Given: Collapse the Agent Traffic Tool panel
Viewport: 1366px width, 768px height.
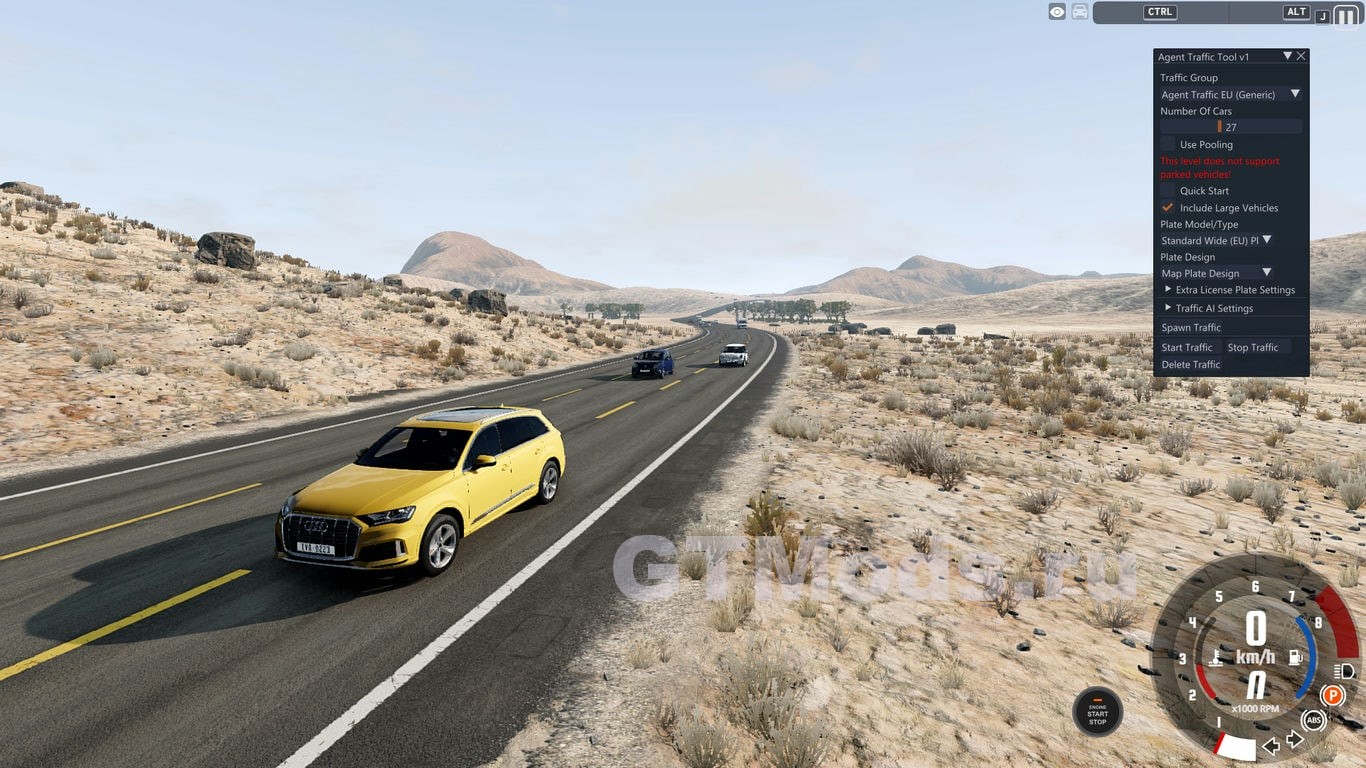Looking at the screenshot, I should [1287, 57].
